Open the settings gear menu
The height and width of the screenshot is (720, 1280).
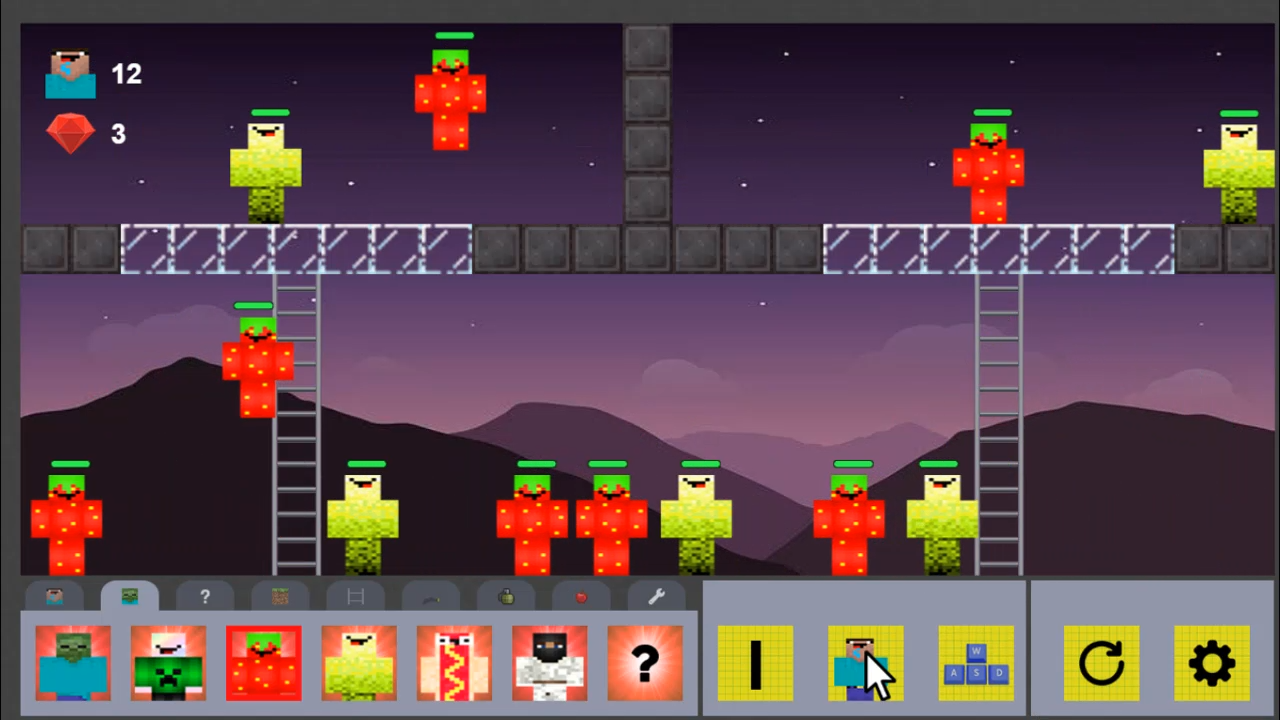click(1212, 663)
